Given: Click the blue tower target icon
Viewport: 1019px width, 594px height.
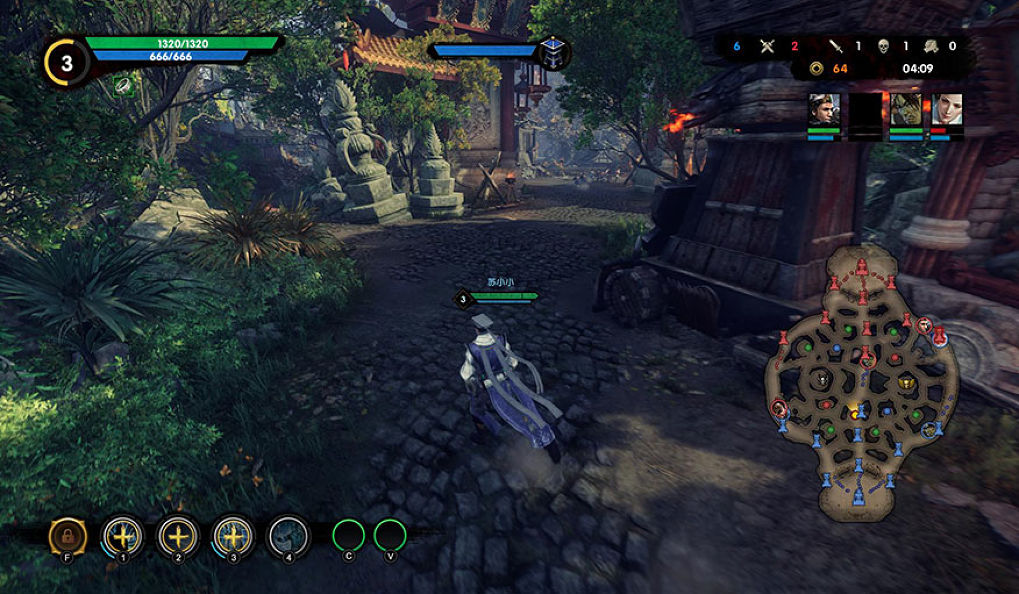Looking at the screenshot, I should point(551,53).
